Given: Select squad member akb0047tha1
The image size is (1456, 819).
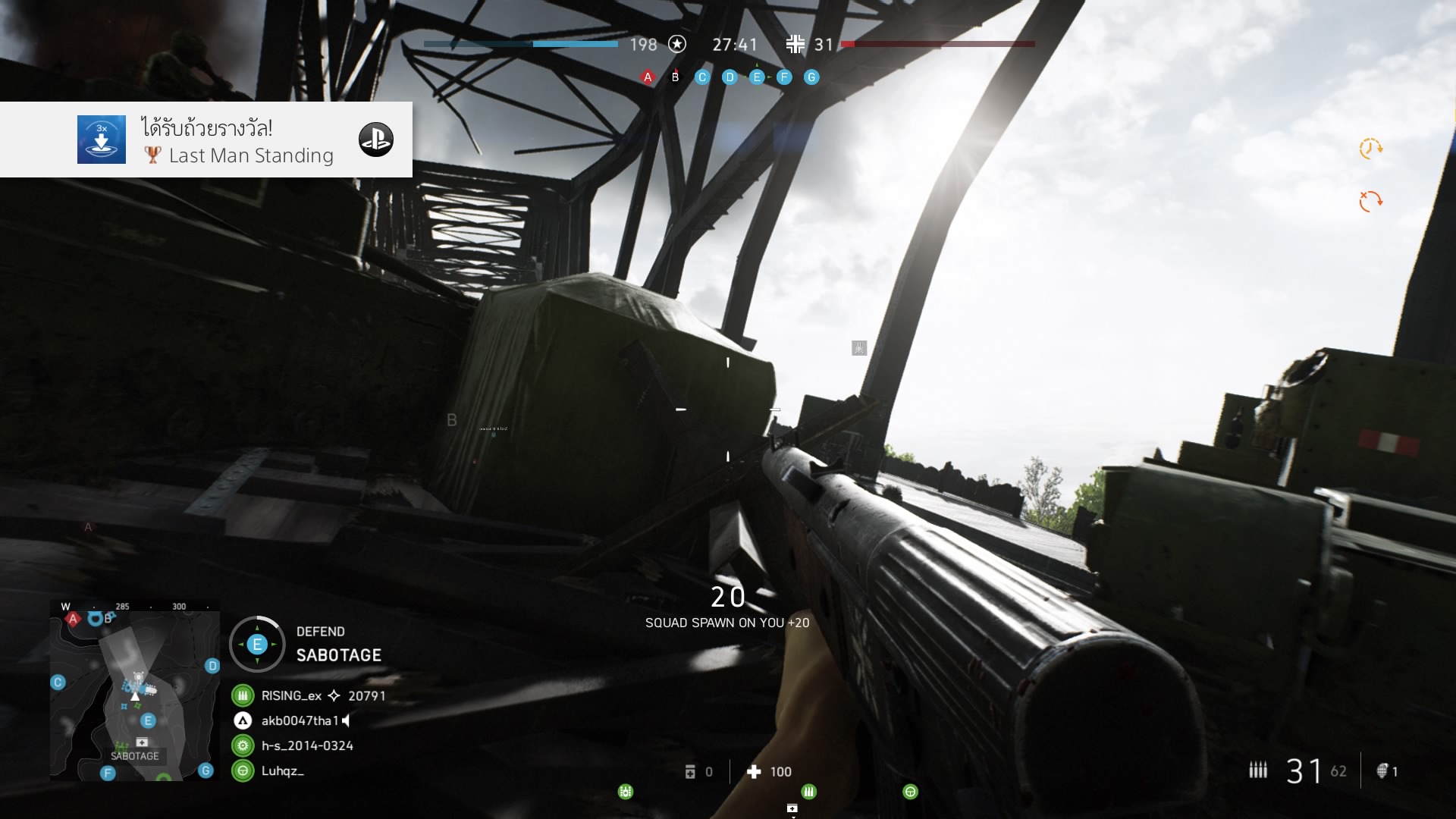Looking at the screenshot, I should coord(300,720).
